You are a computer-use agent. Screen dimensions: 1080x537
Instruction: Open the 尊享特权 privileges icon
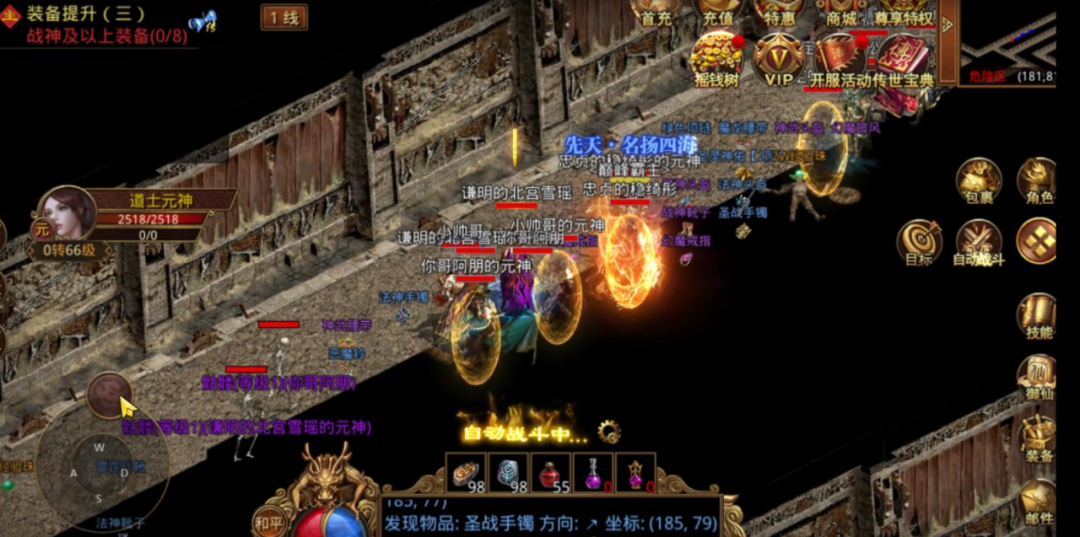click(903, 12)
